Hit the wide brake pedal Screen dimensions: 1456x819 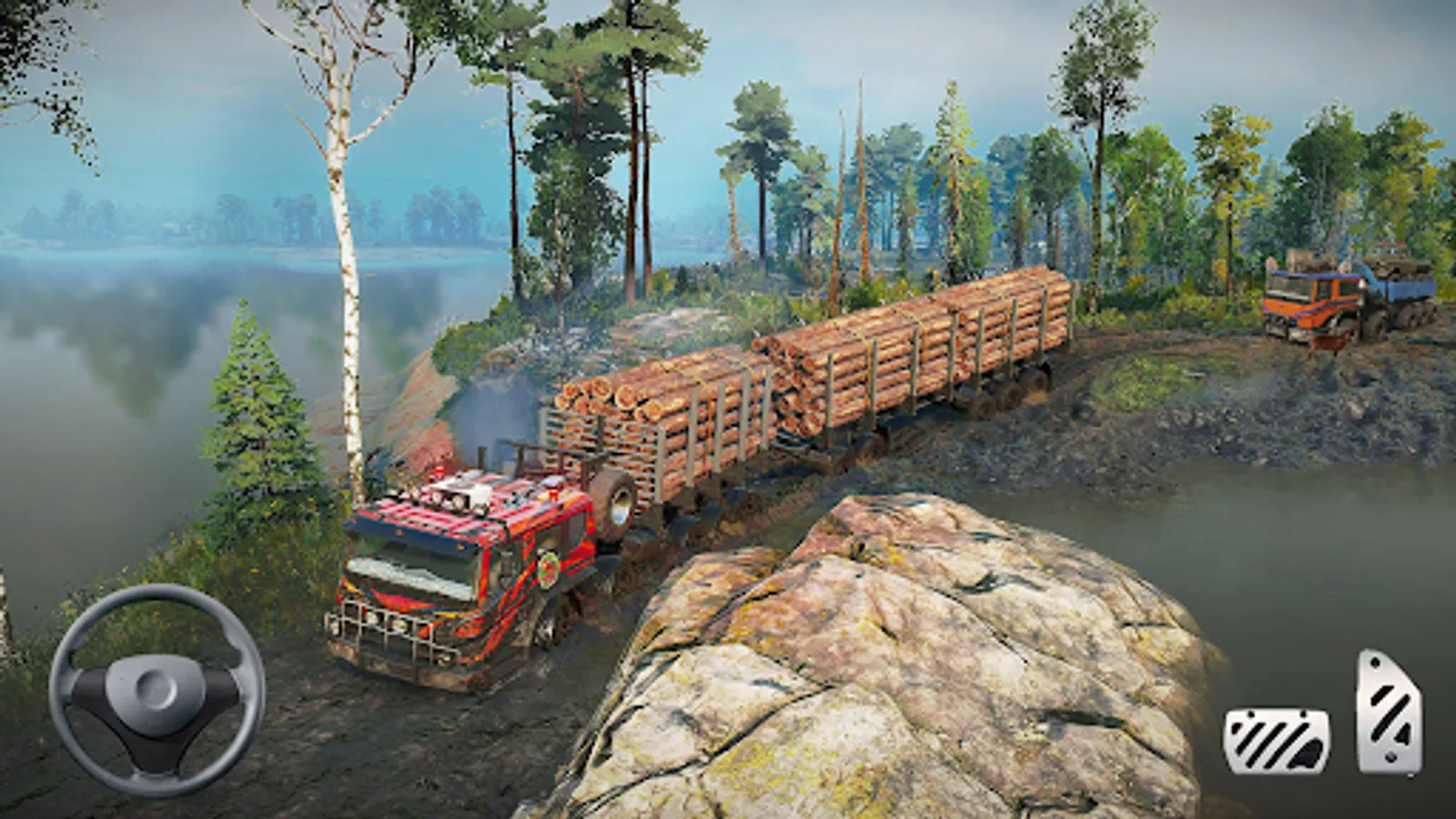(1276, 741)
